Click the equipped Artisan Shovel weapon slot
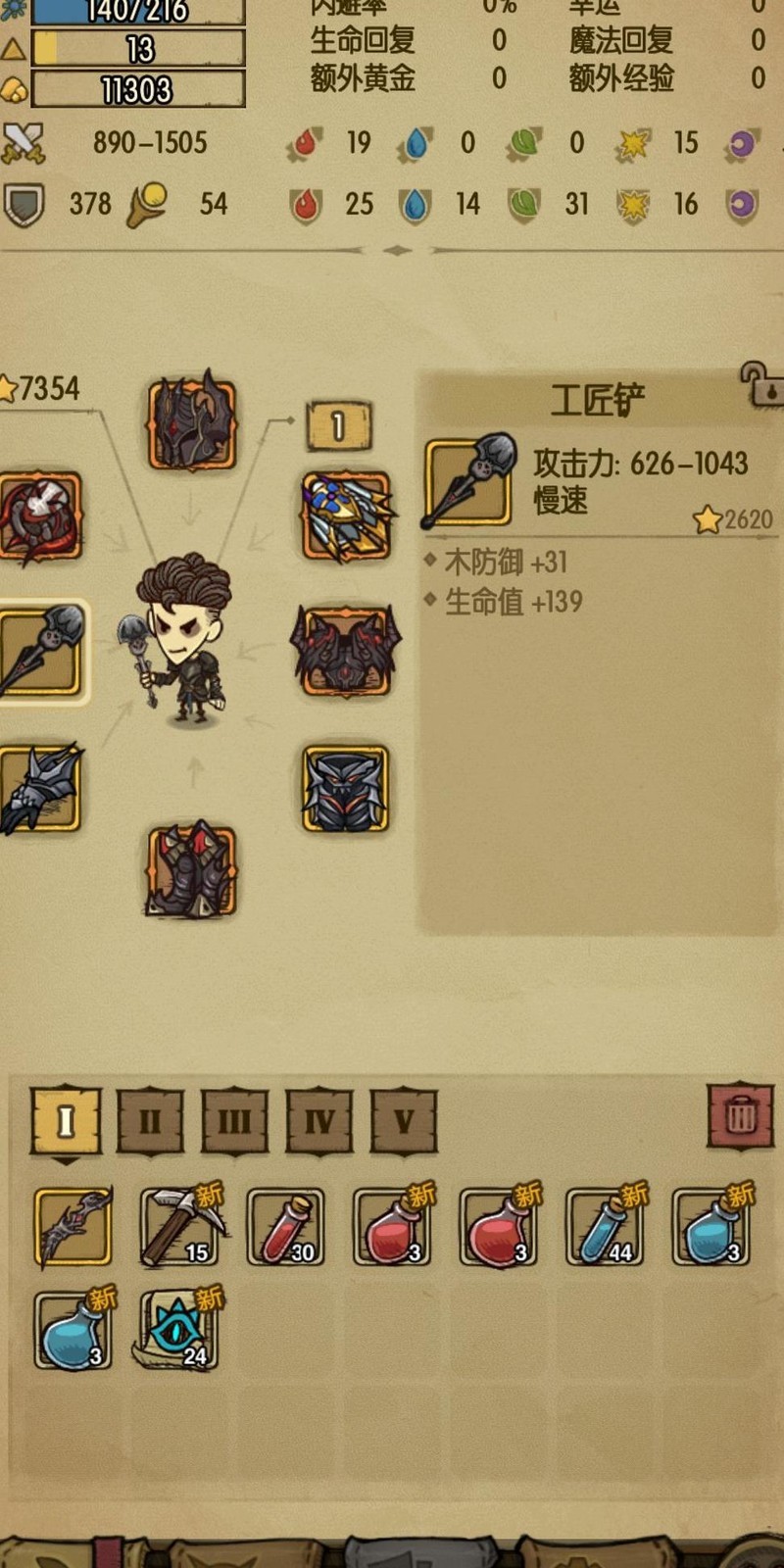The height and width of the screenshot is (1568, 784). 41,652
